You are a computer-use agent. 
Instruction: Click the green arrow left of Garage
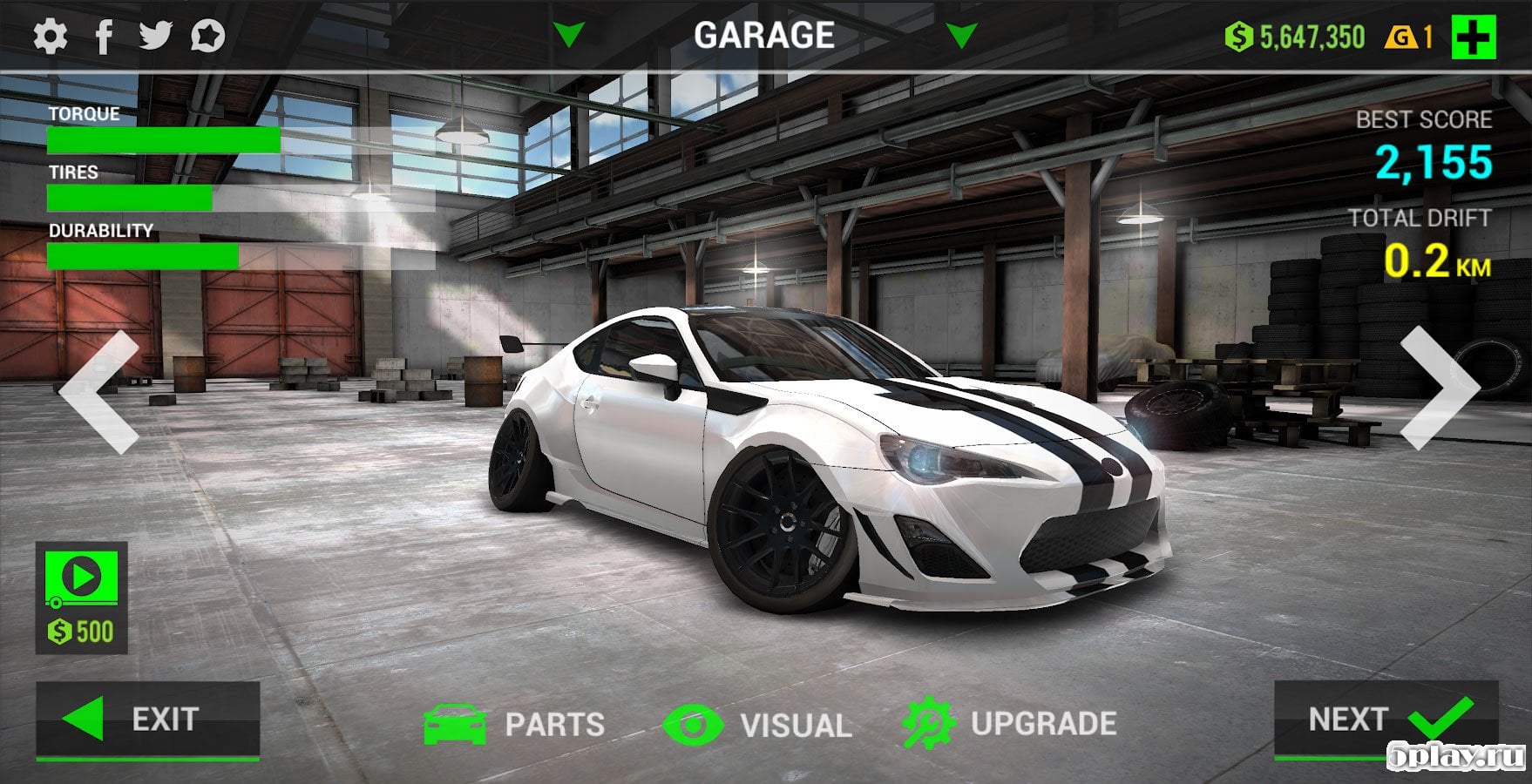point(569,36)
